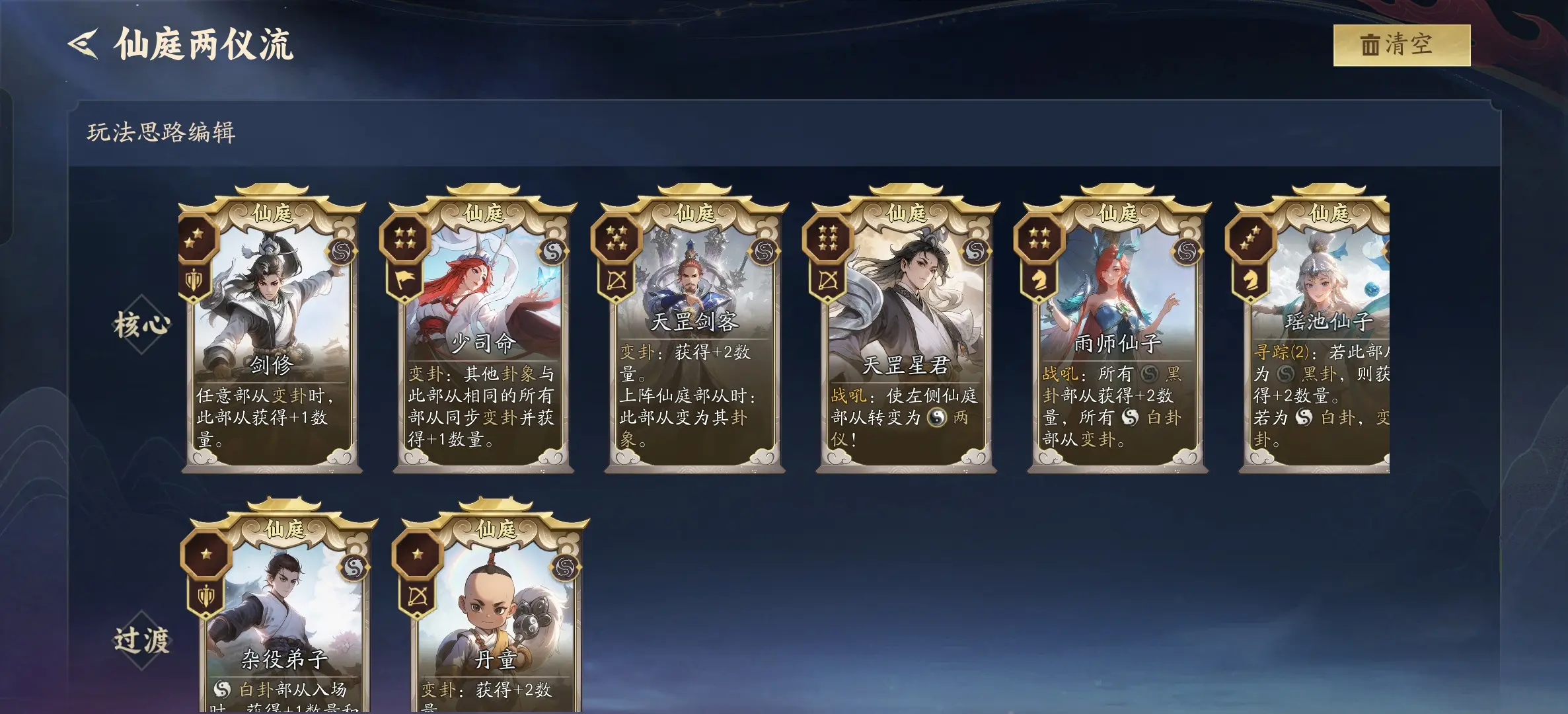Click the shield icon on 杂役弟子 card
The image size is (1568, 714).
[205, 595]
